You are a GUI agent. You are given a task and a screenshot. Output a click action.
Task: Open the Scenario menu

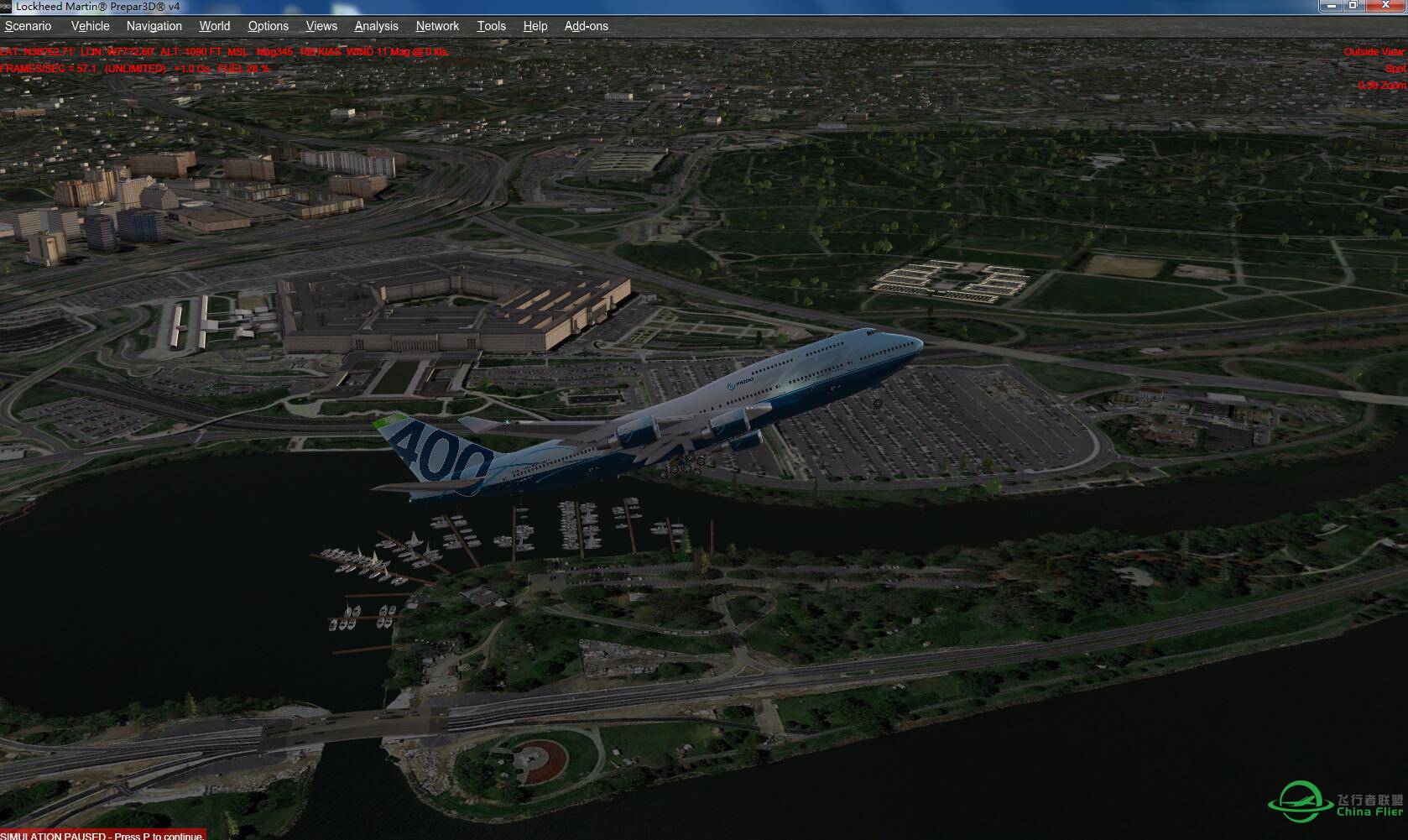28,26
